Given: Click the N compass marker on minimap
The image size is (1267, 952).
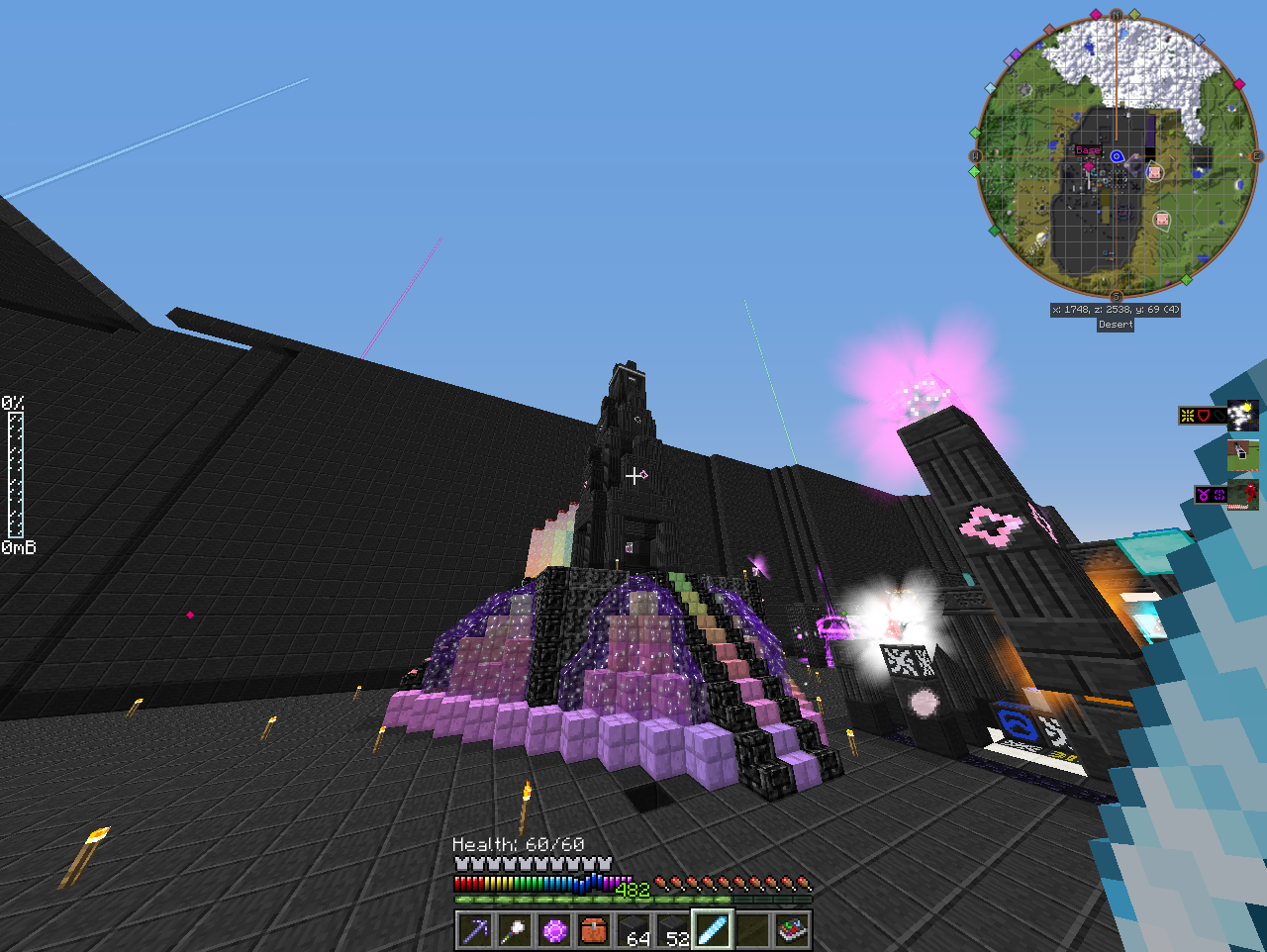Looking at the screenshot, I should pos(1117,16).
